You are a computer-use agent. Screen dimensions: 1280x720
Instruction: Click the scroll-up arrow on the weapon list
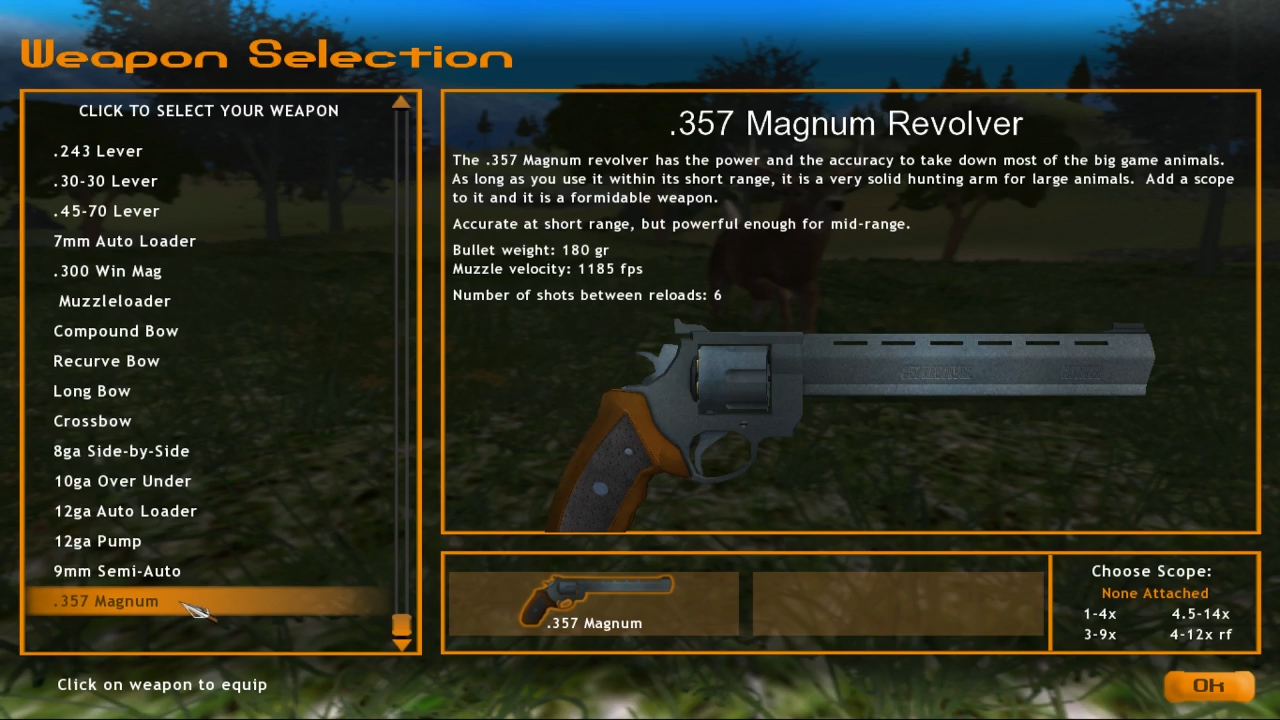pyautogui.click(x=400, y=102)
